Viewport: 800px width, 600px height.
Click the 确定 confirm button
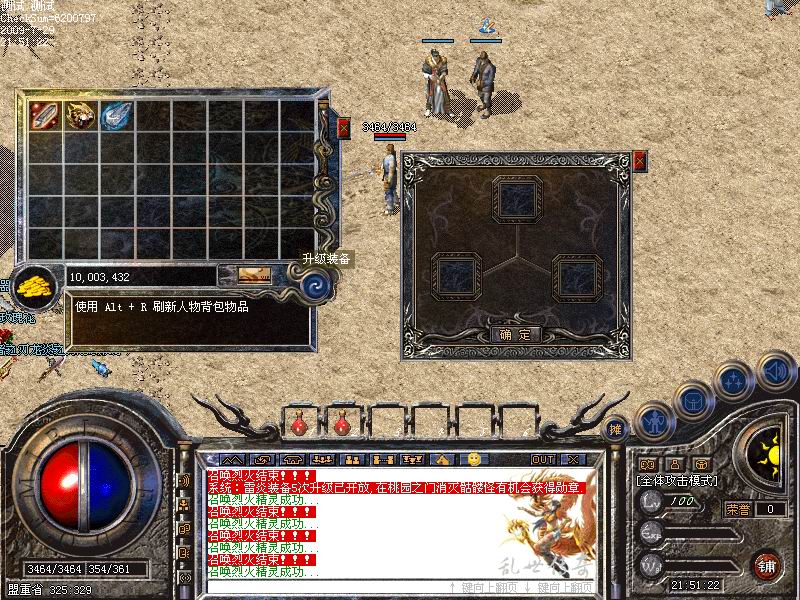tap(517, 334)
